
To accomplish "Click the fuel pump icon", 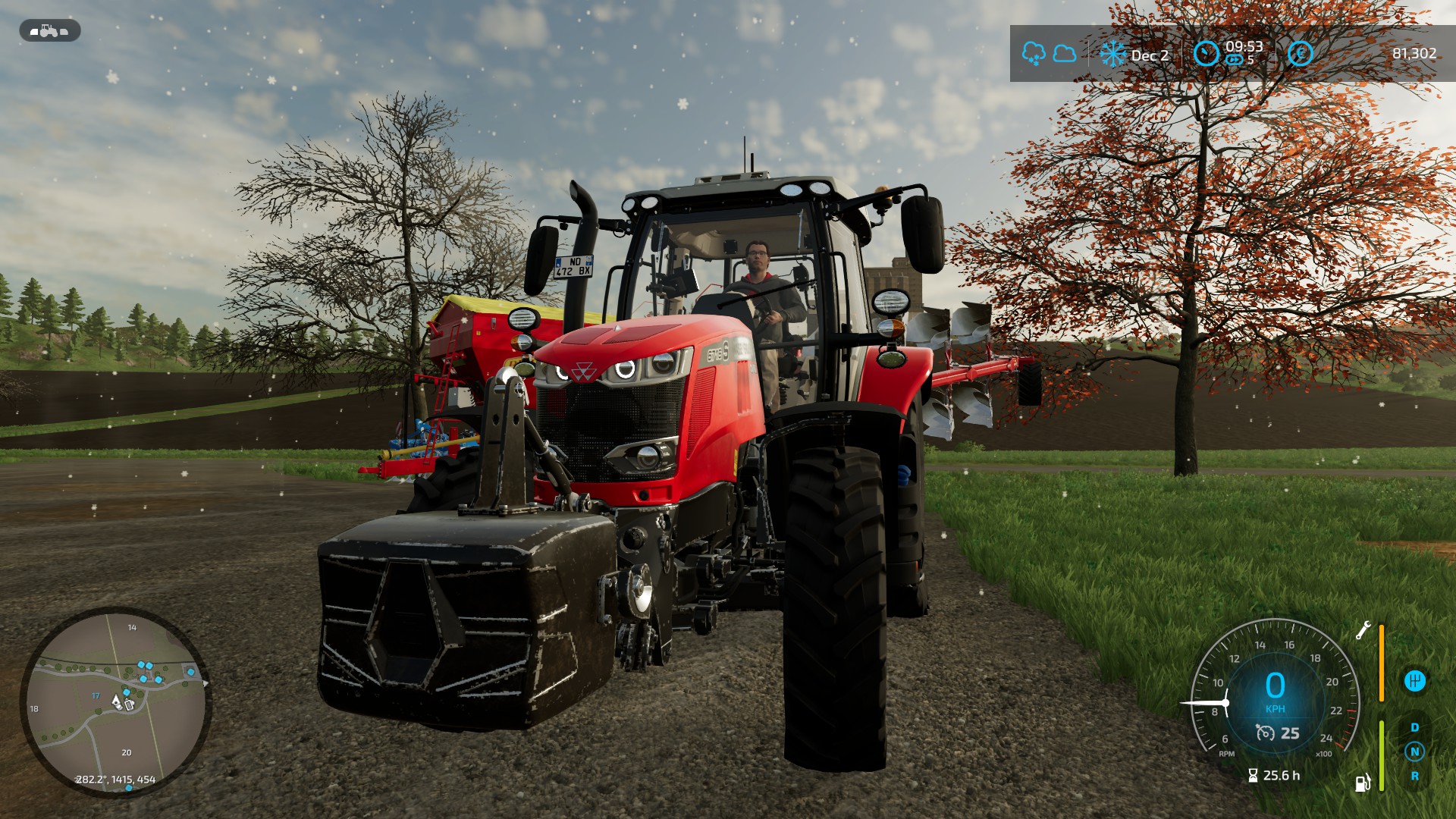I will click(x=1363, y=782).
